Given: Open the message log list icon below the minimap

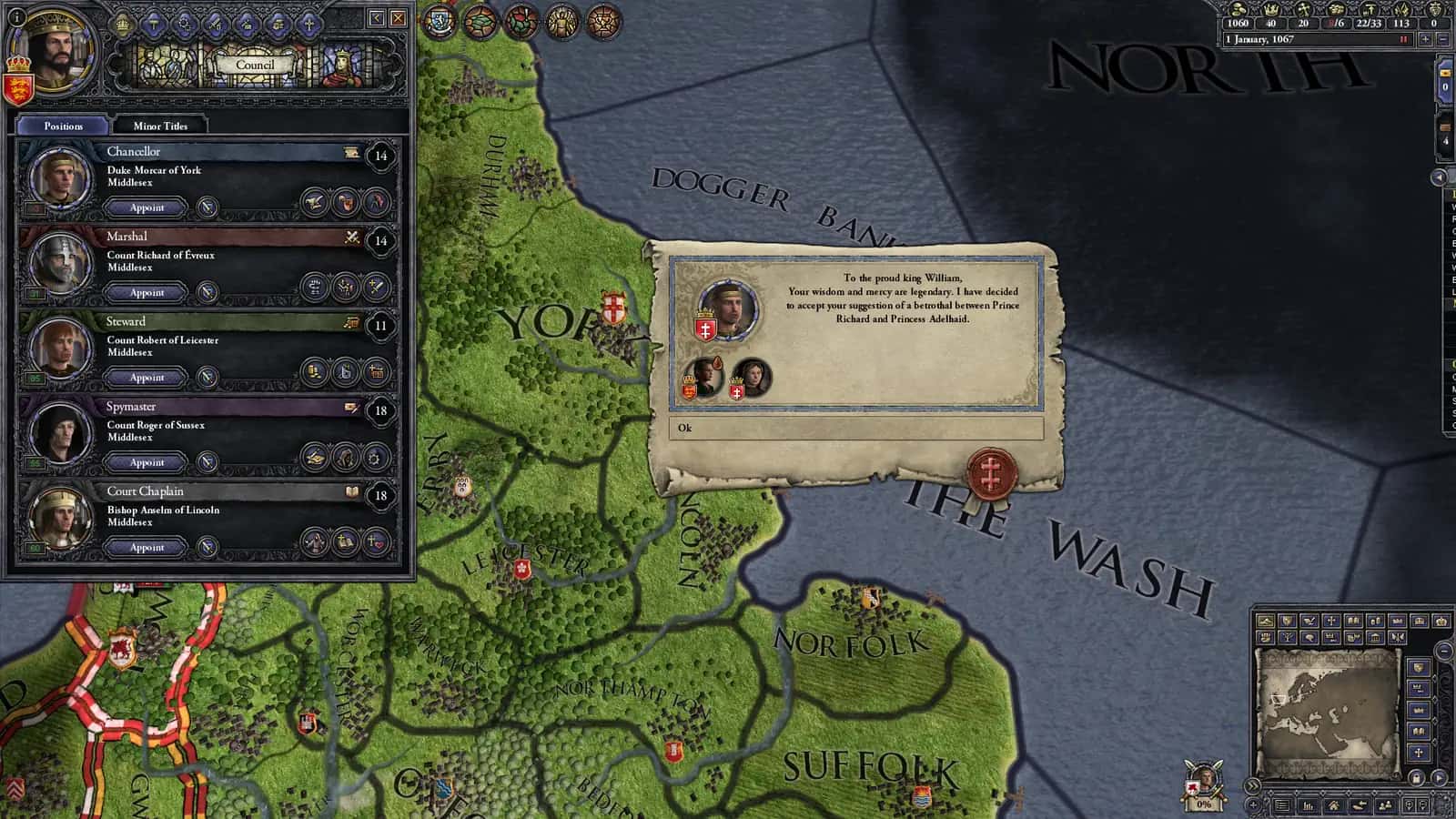Looking at the screenshot, I should click(1281, 805).
